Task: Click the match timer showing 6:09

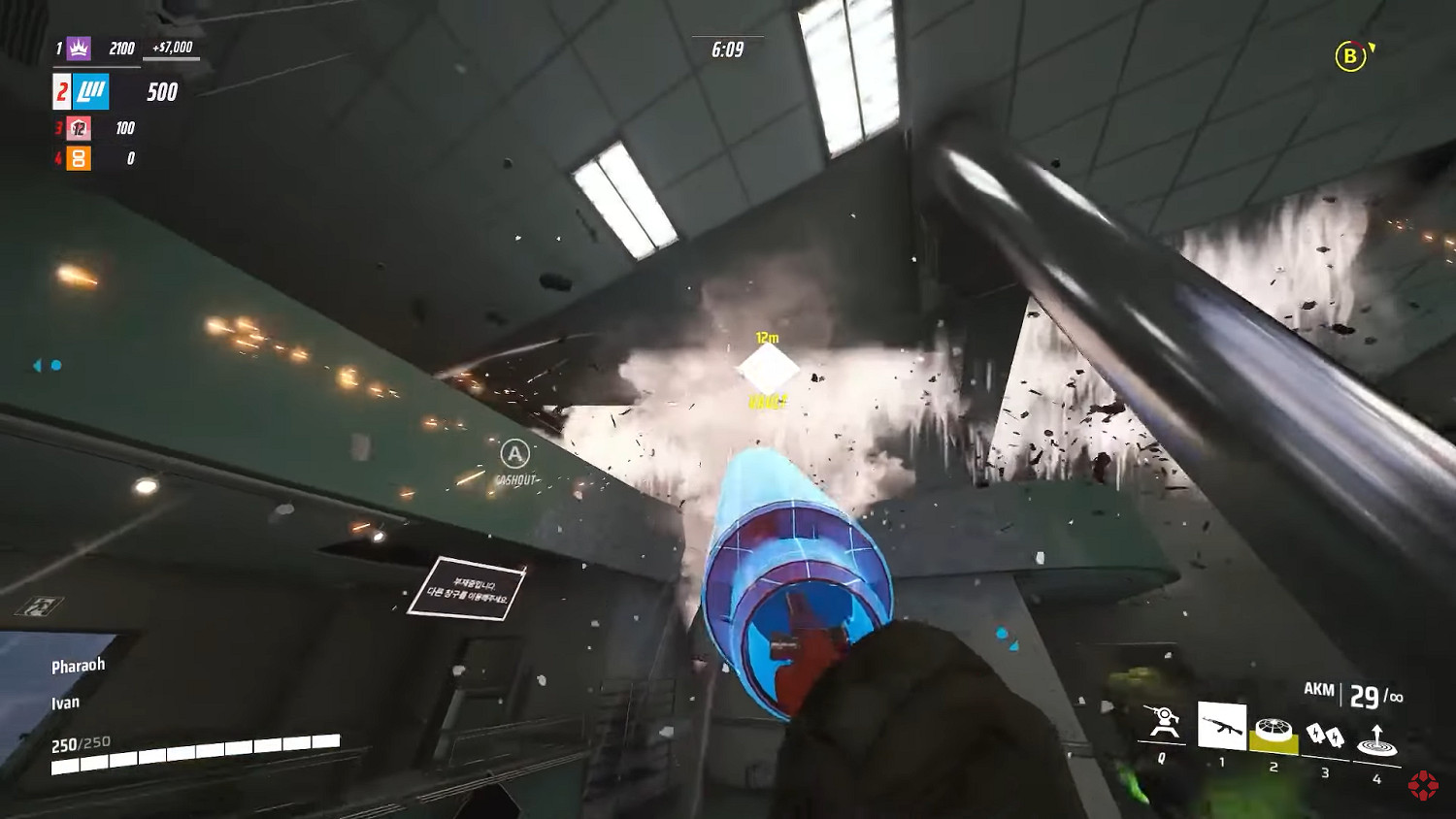Action: (726, 50)
